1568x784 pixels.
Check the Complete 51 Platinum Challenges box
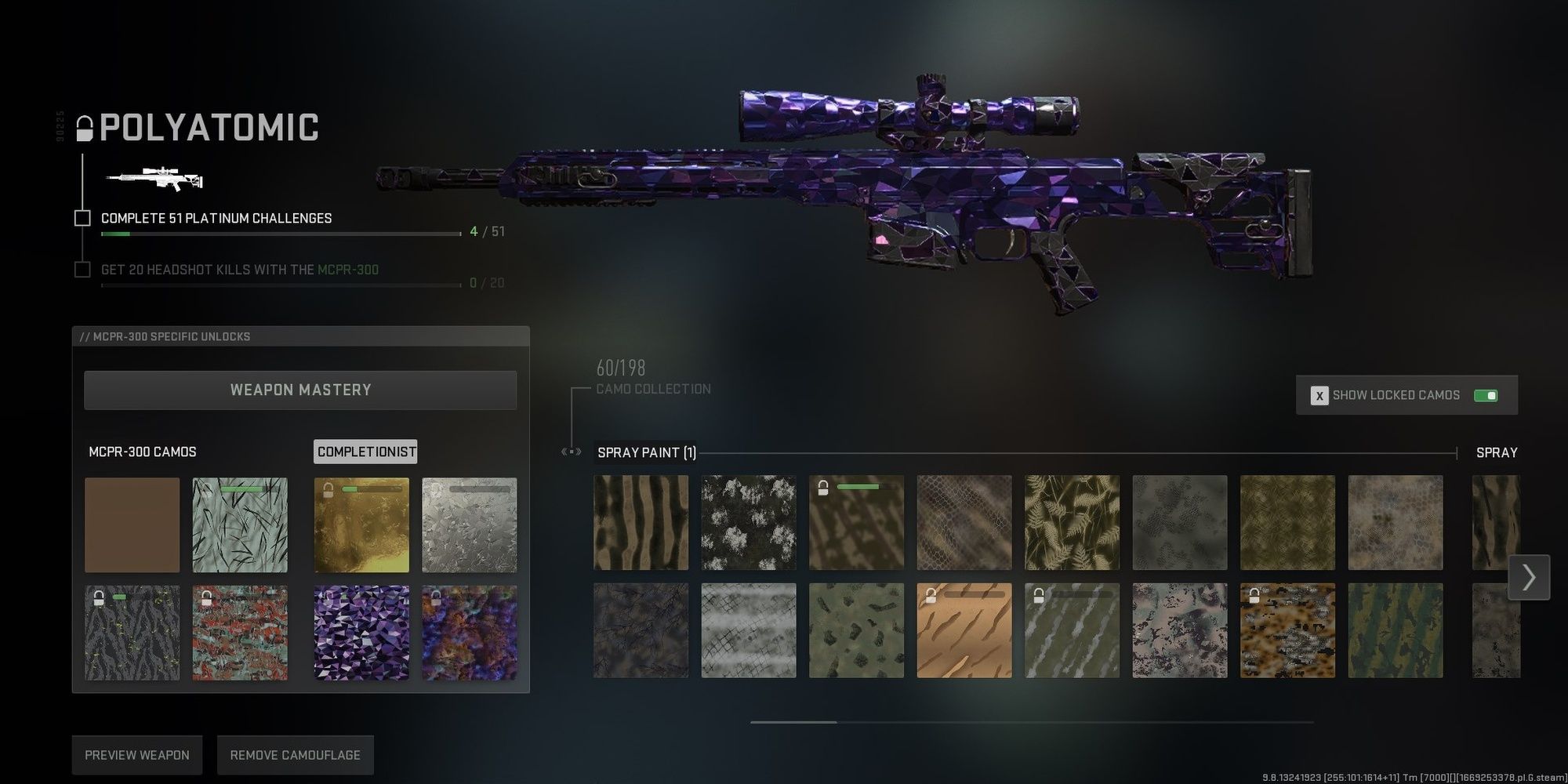tap(82, 218)
